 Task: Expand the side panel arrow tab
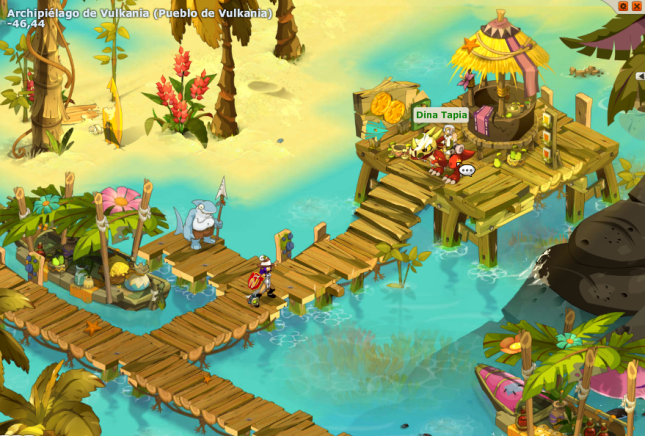640,76
